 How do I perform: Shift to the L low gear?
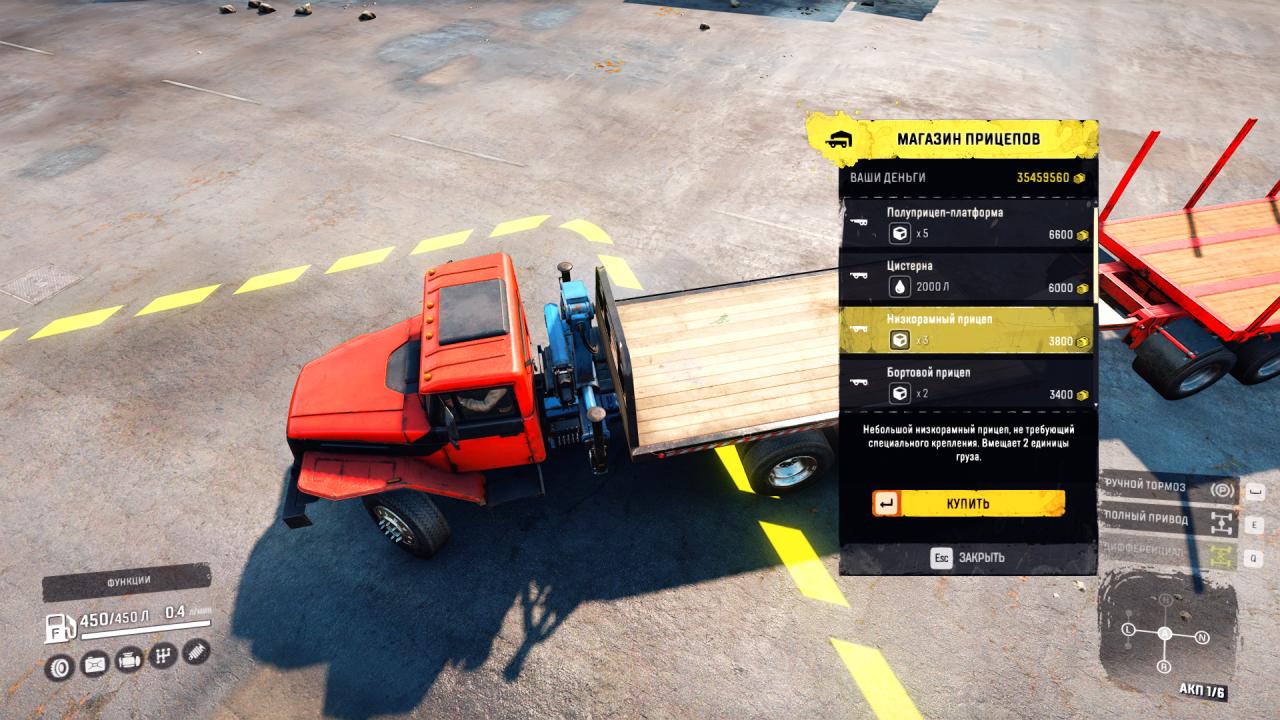tap(1128, 630)
